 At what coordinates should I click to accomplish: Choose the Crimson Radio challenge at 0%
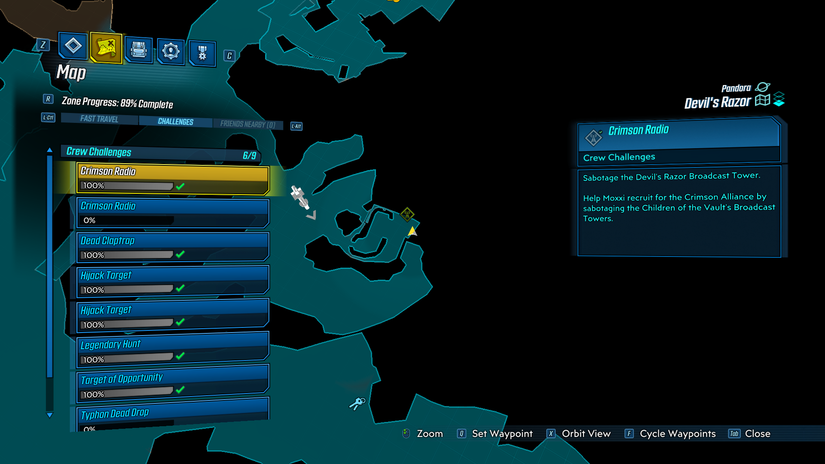coord(173,213)
